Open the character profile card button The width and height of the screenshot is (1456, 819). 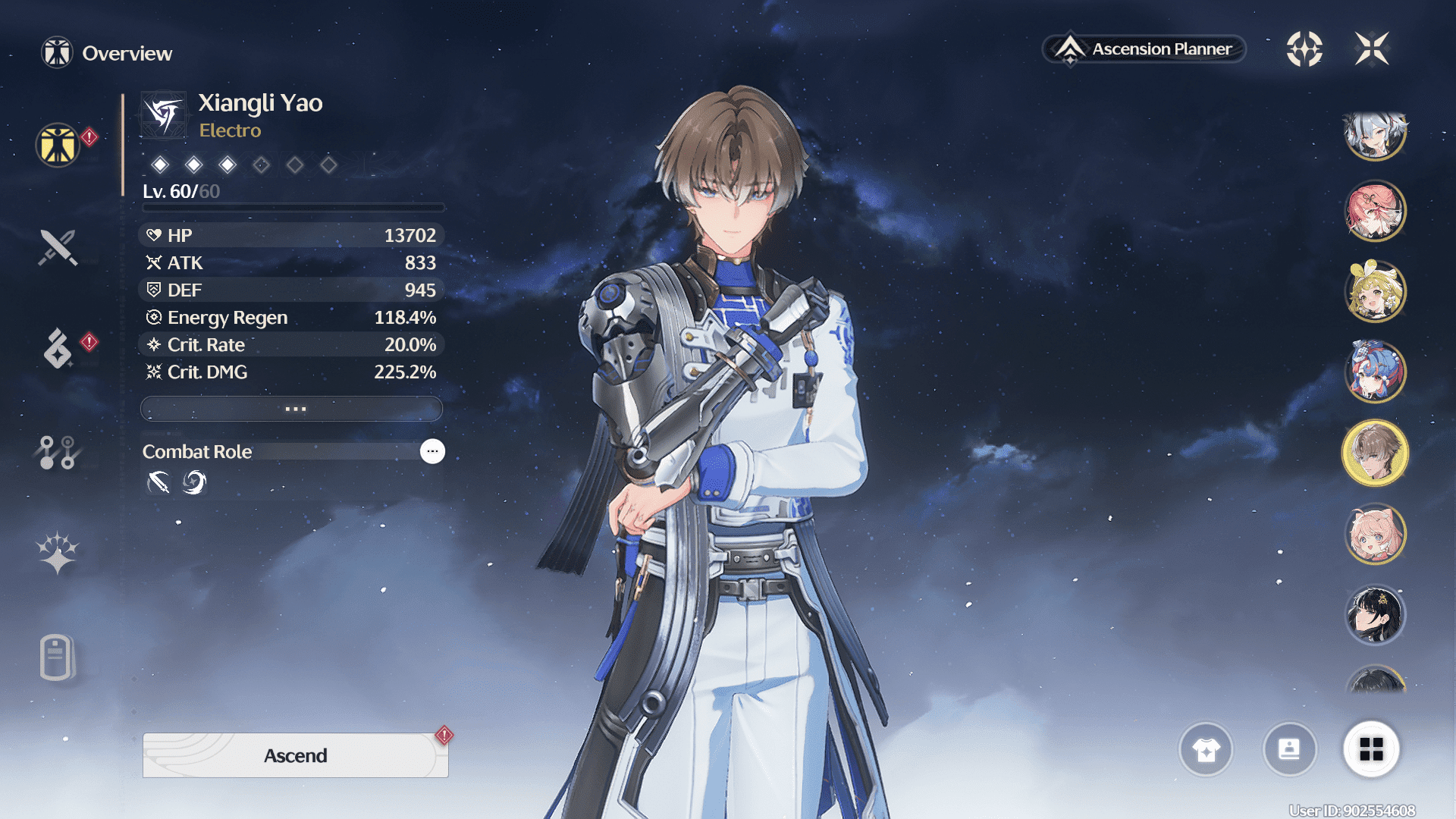point(1289,750)
